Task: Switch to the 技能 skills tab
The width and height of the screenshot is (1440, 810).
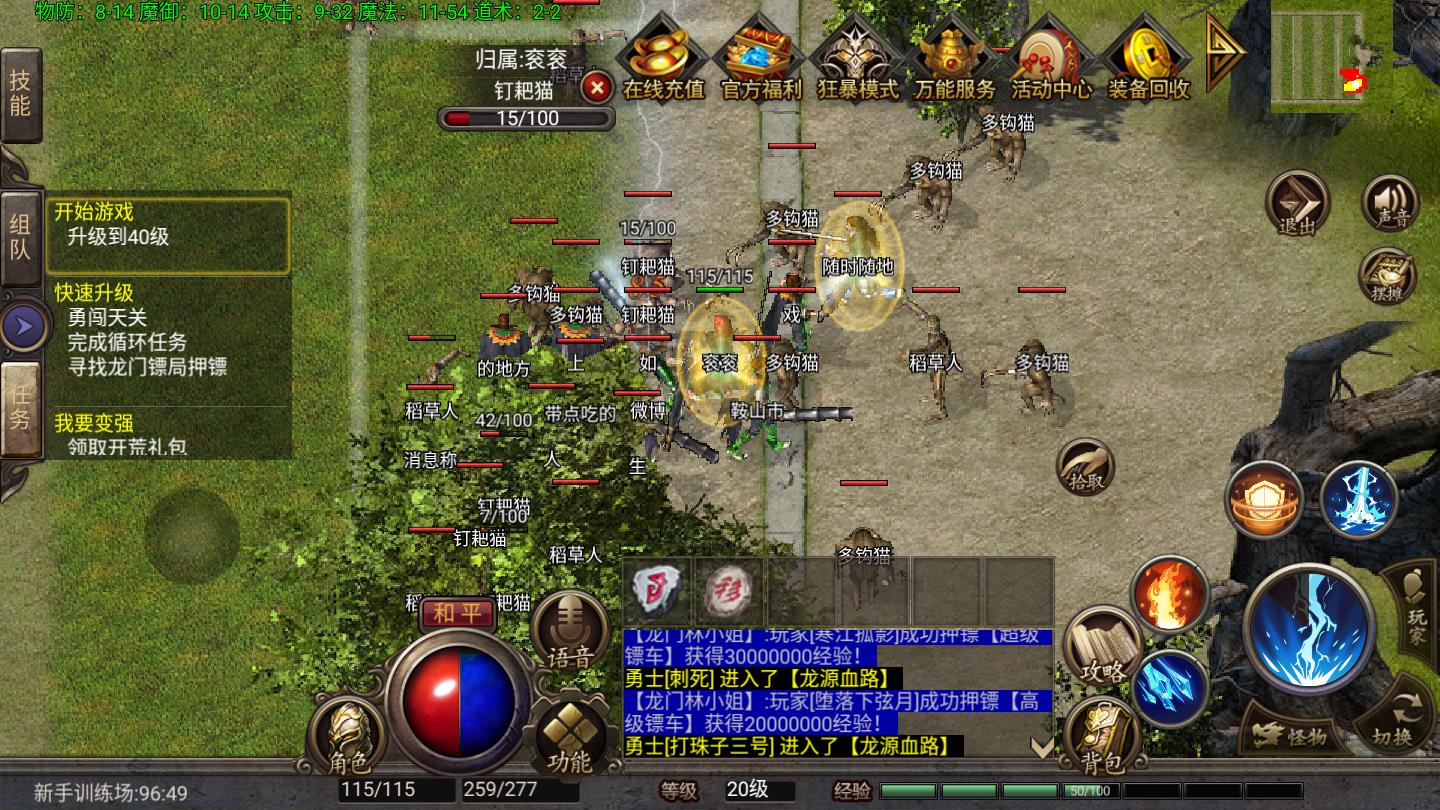Action: (20, 94)
